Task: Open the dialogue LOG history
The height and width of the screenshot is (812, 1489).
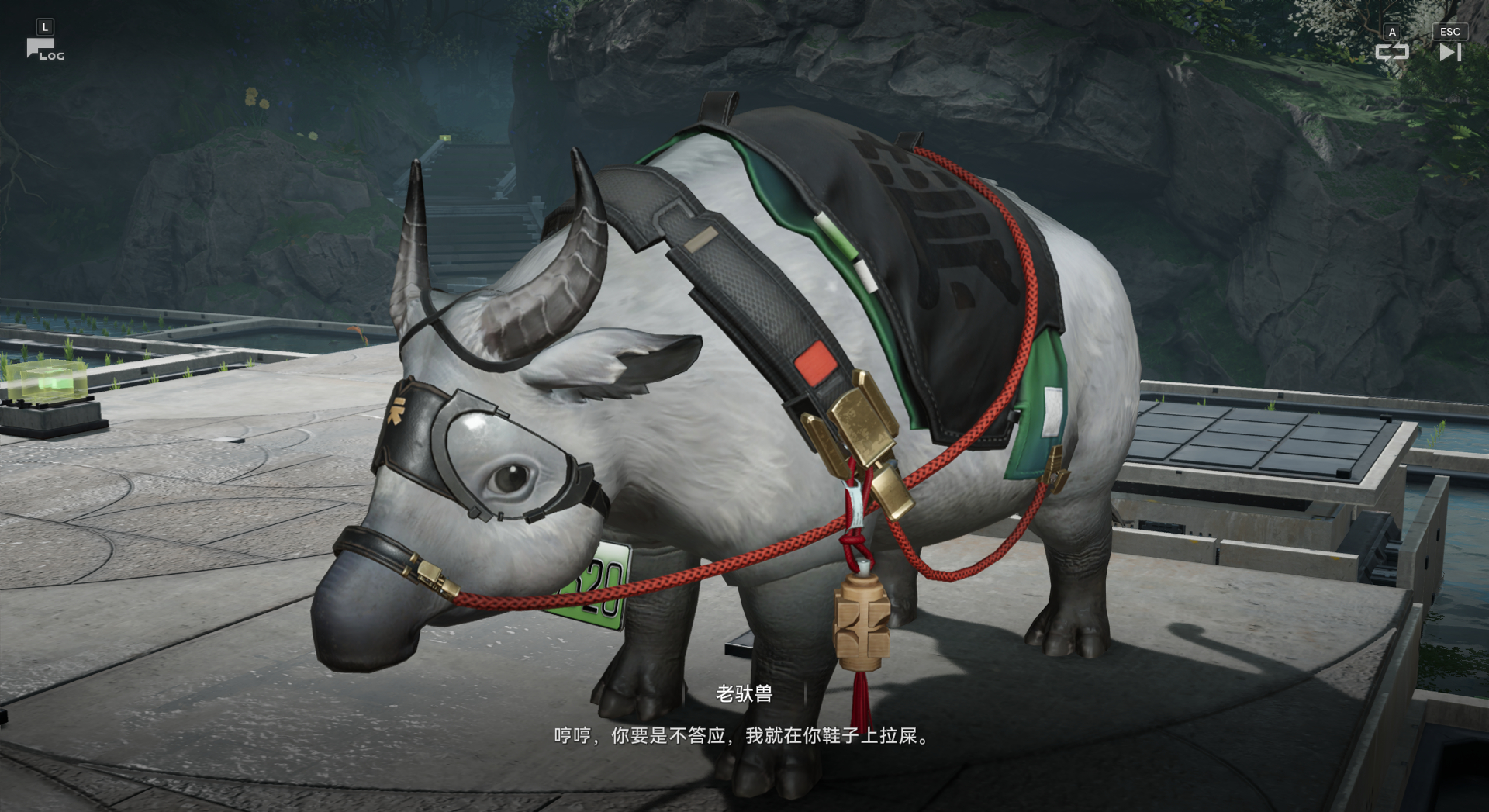Action: tap(44, 50)
